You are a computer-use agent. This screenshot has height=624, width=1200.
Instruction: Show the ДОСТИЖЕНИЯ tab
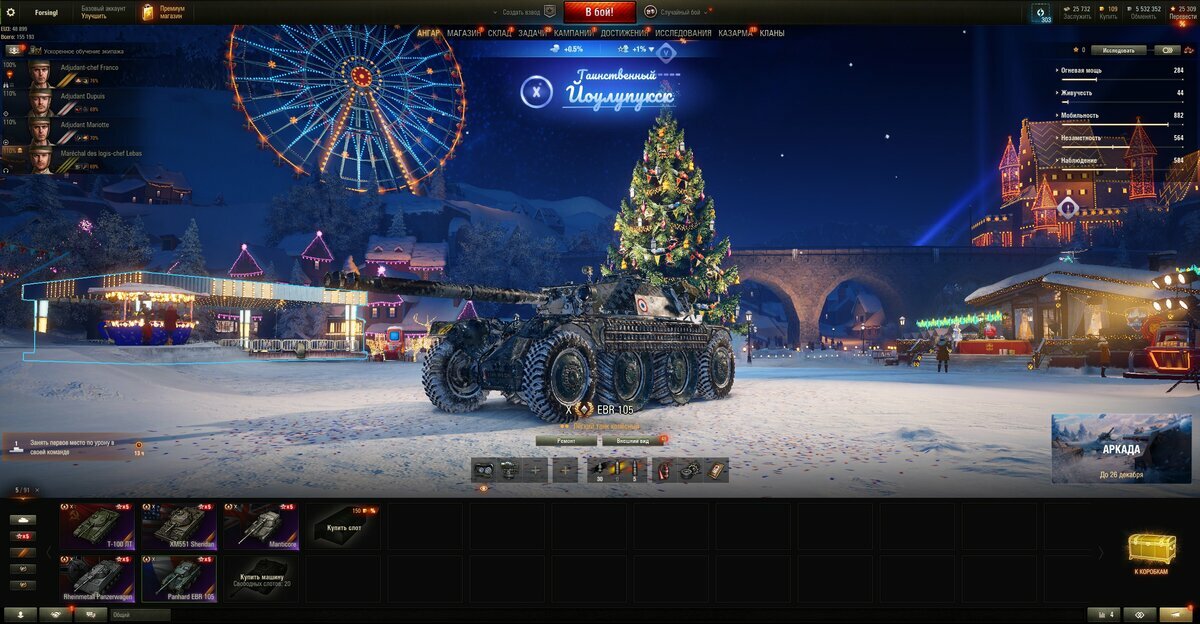click(624, 33)
